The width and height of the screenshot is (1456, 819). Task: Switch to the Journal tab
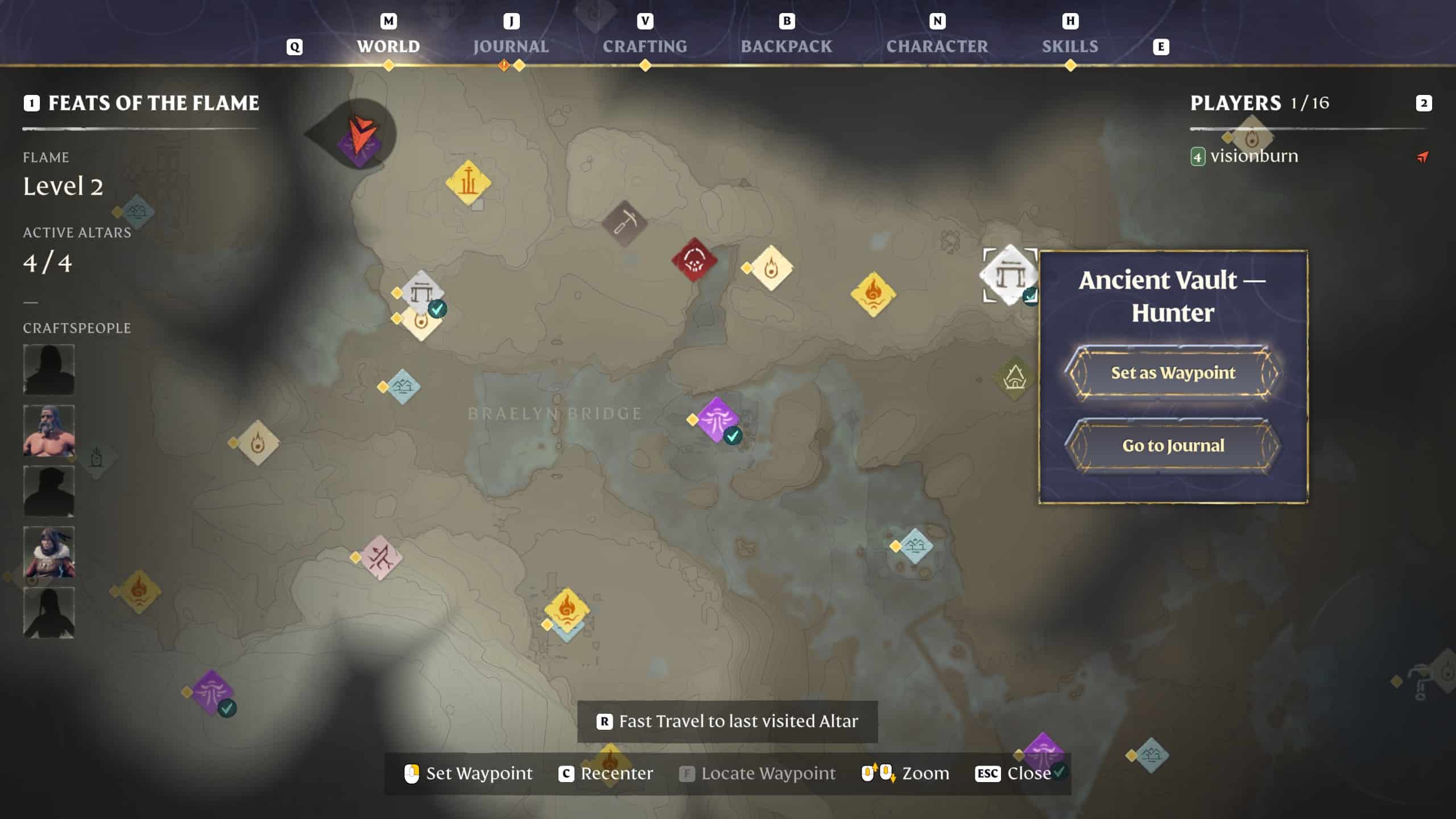pos(510,46)
